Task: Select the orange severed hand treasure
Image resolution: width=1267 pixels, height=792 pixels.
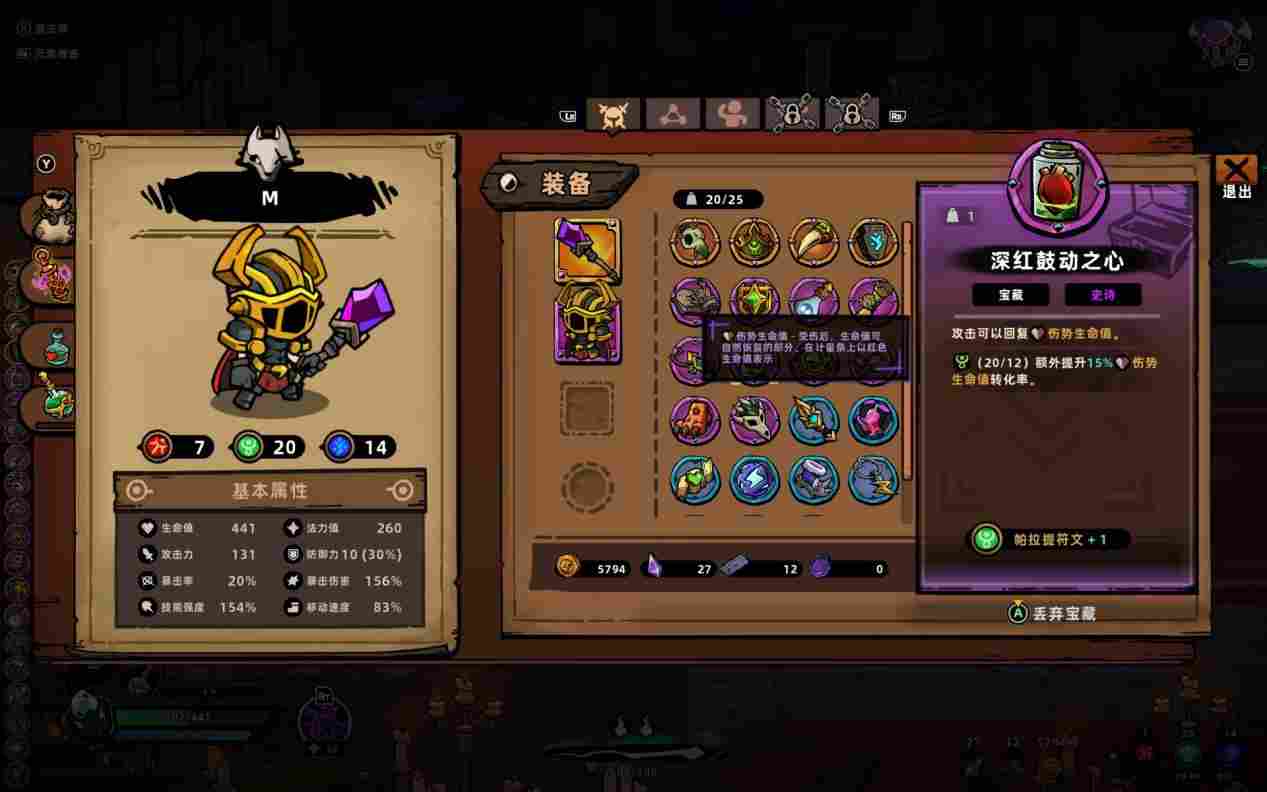Action: [x=694, y=420]
